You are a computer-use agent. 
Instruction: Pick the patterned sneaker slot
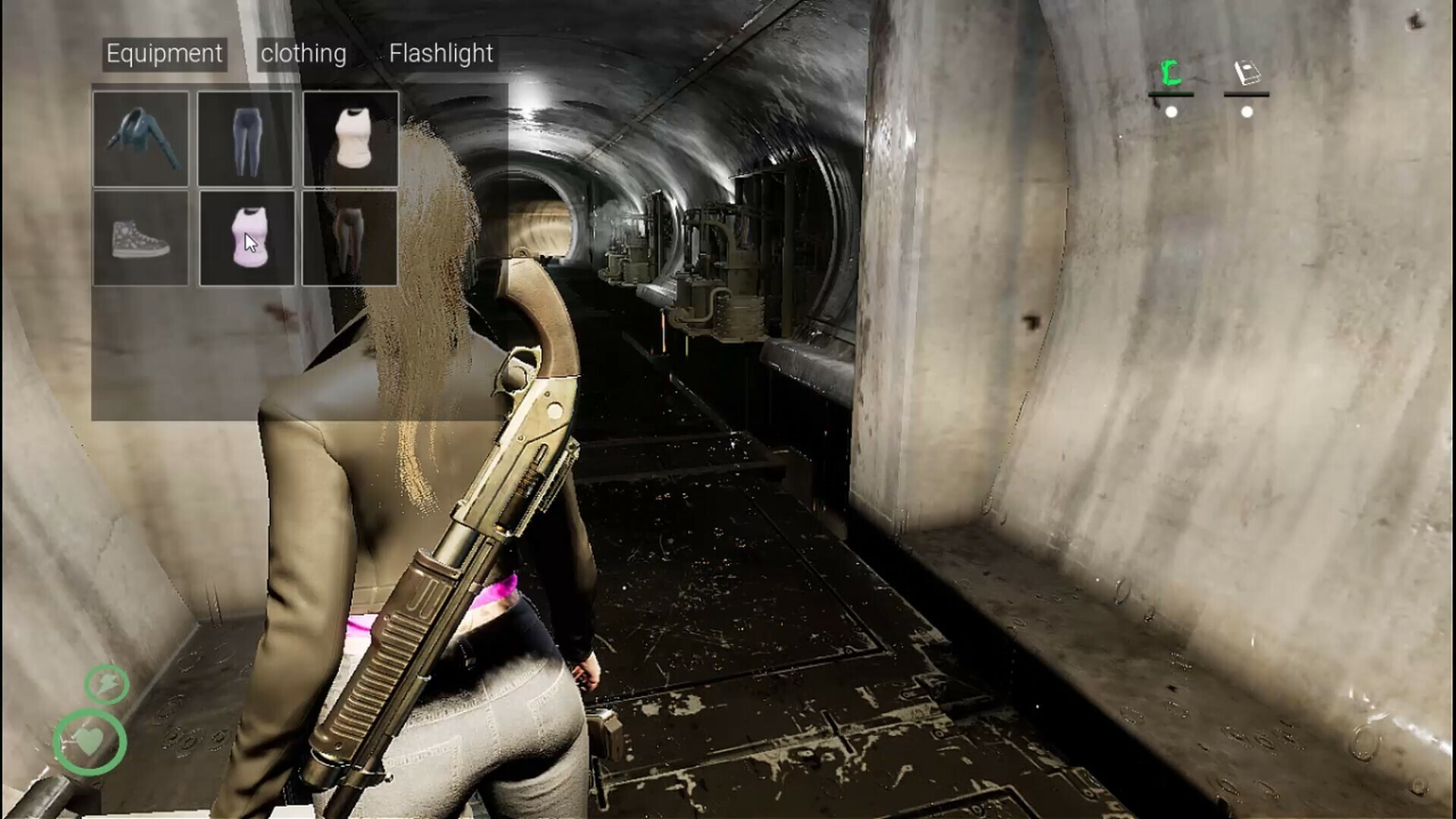click(141, 238)
